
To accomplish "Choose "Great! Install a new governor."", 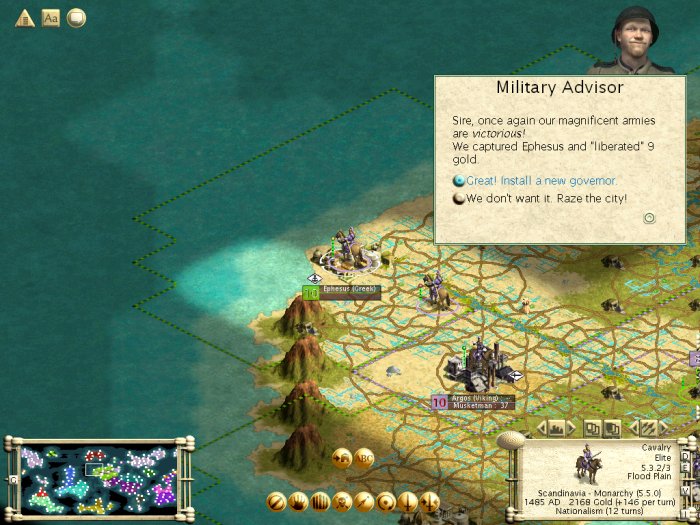I will (541, 181).
